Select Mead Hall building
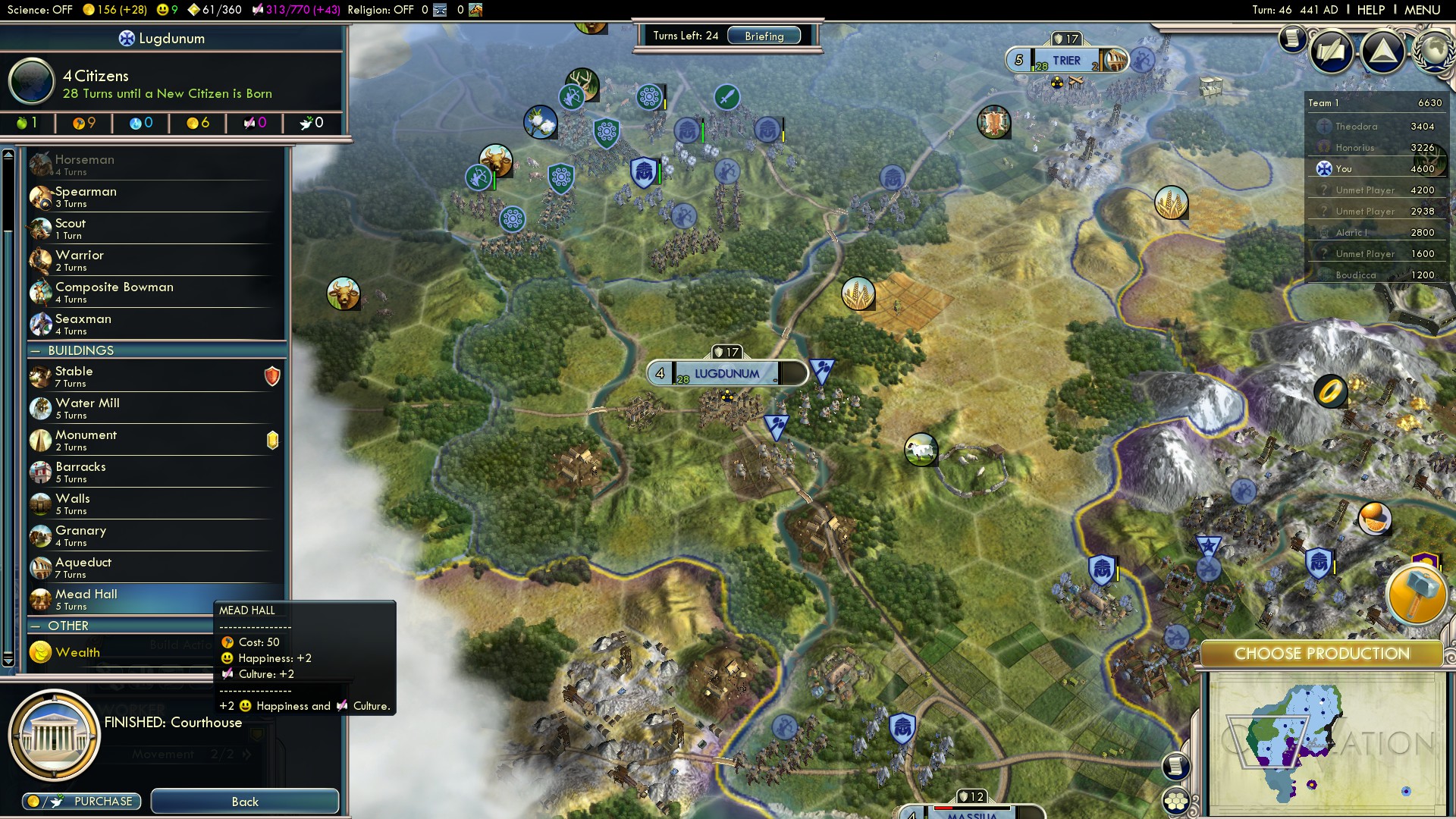The image size is (1456, 819). 121,598
